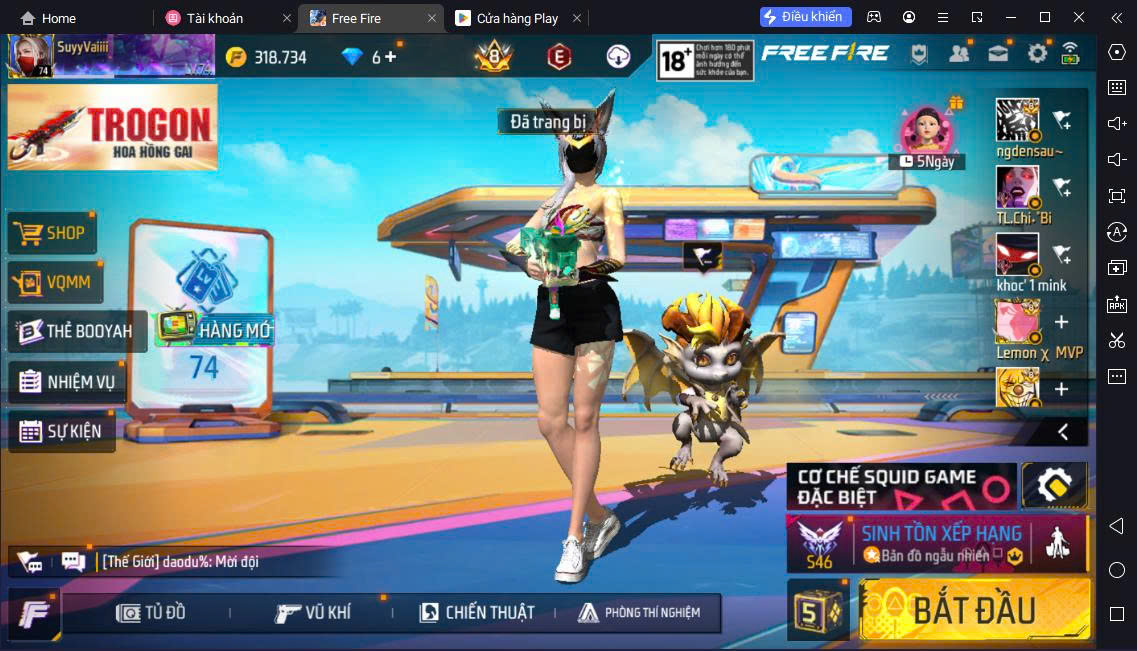Open the VQMM lucky spin

(x=55, y=283)
